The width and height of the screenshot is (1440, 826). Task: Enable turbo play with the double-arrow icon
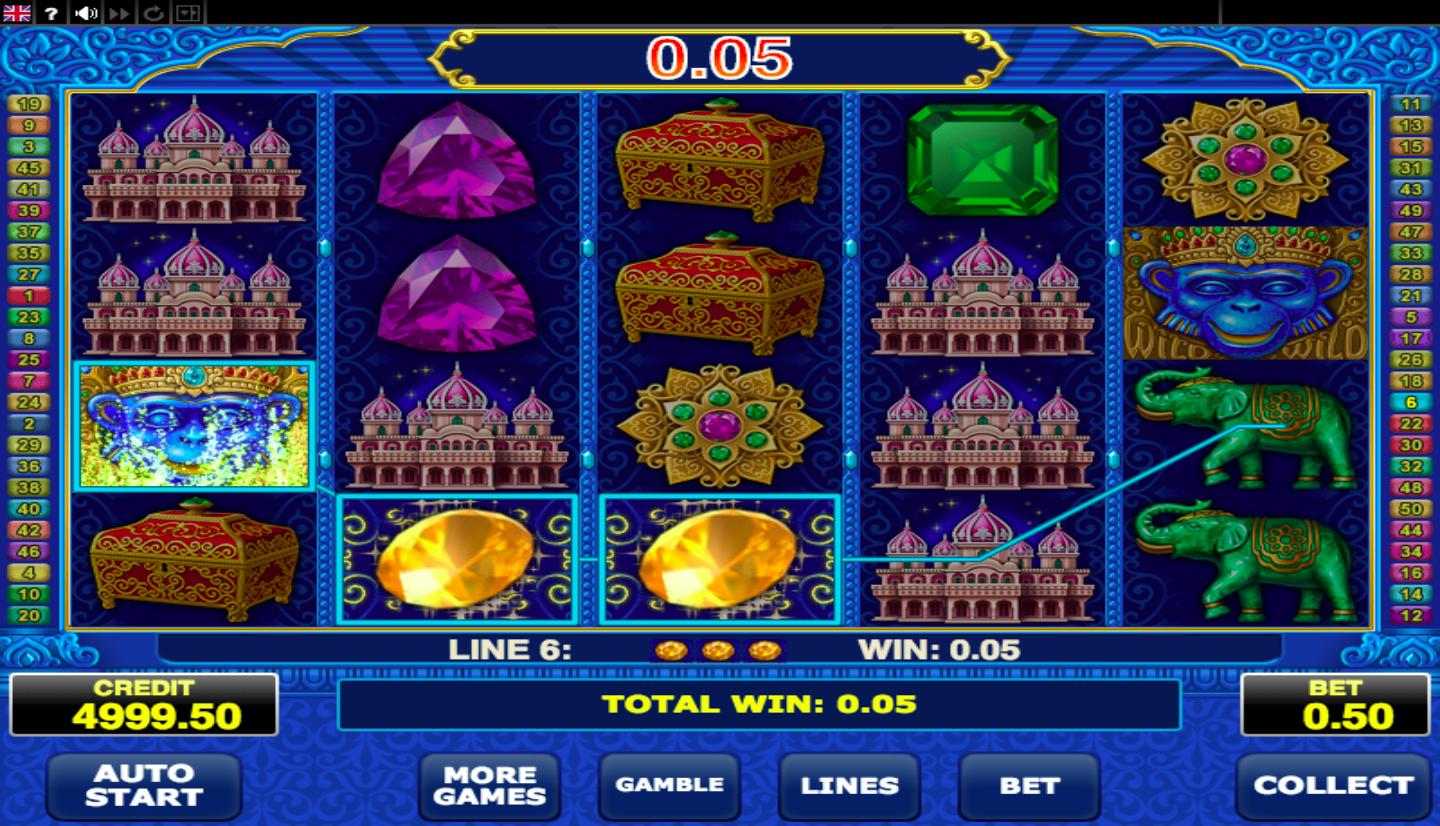pos(118,13)
